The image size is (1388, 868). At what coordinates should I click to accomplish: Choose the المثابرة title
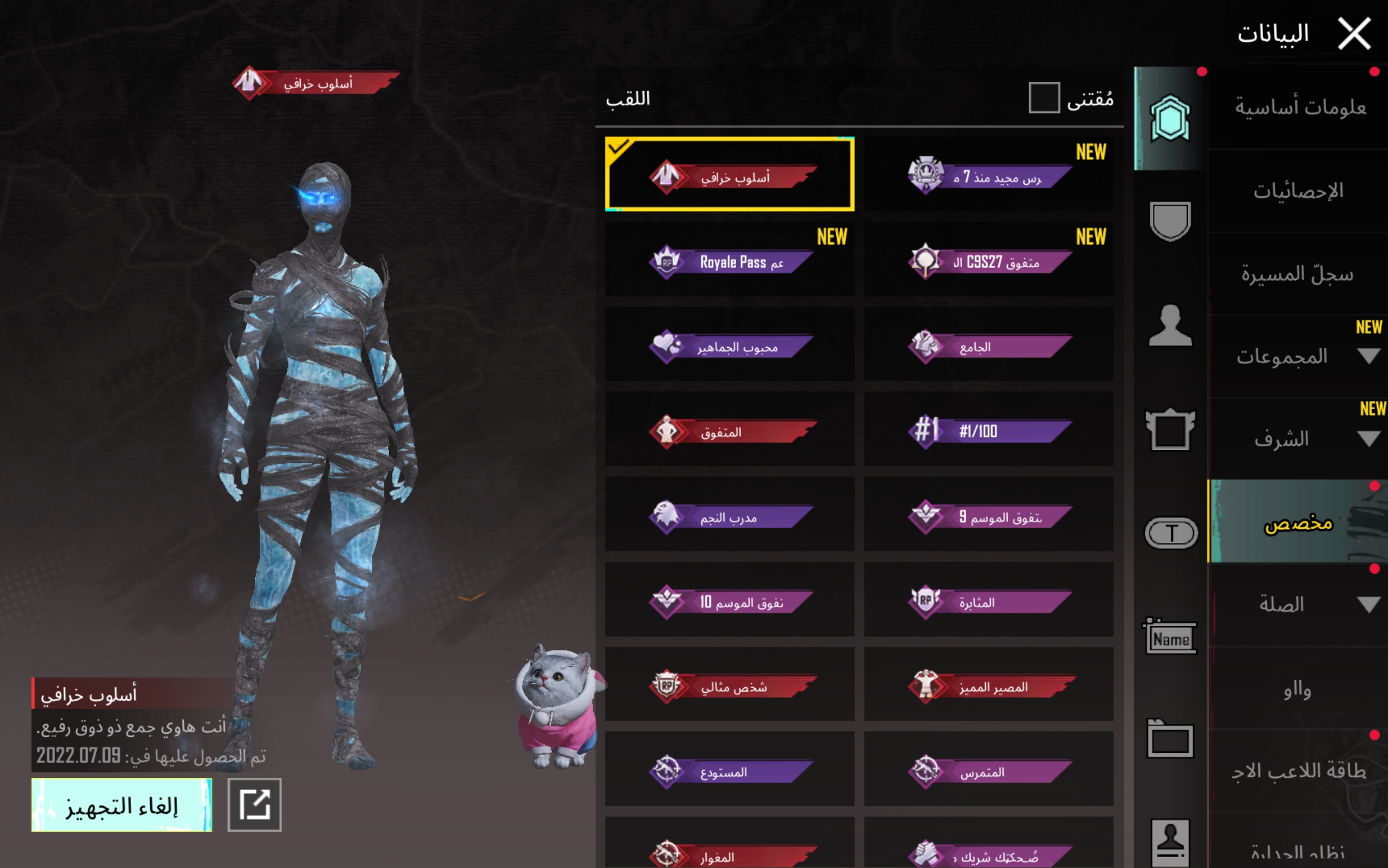[988, 600]
